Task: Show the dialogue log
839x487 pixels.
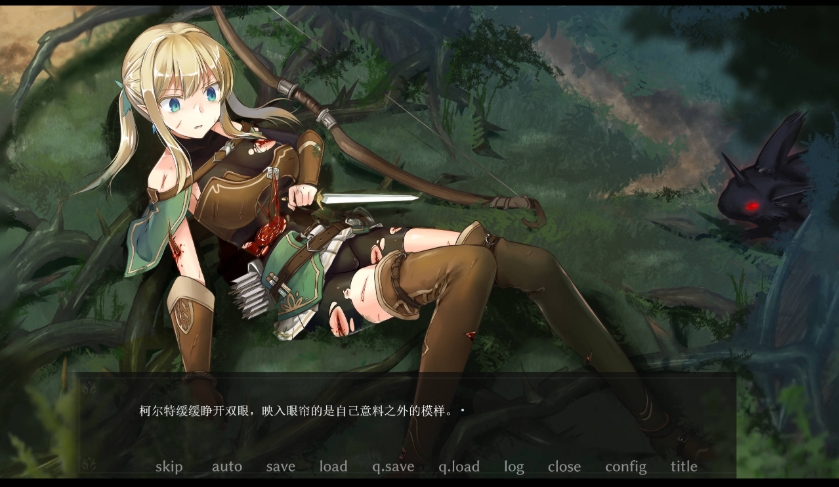Action: 514,466
